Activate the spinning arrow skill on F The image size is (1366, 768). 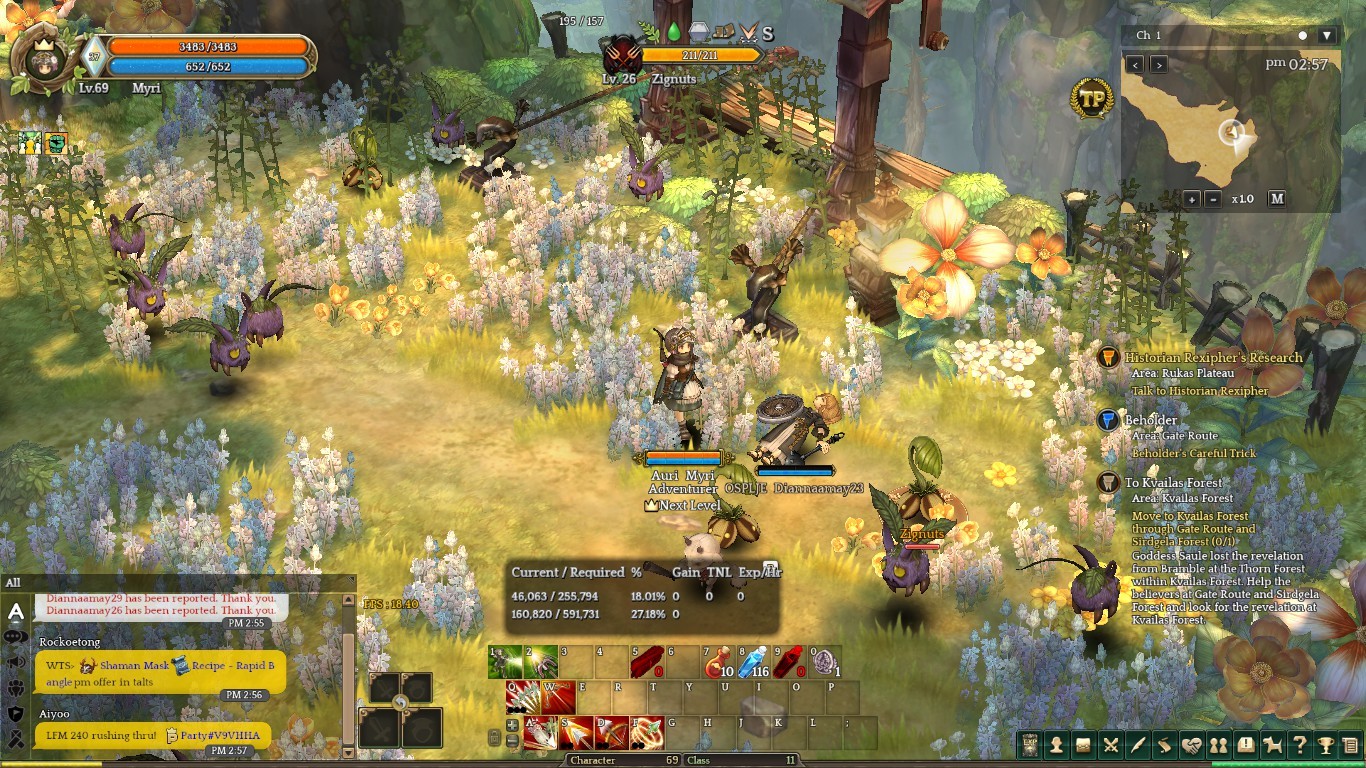click(646, 733)
